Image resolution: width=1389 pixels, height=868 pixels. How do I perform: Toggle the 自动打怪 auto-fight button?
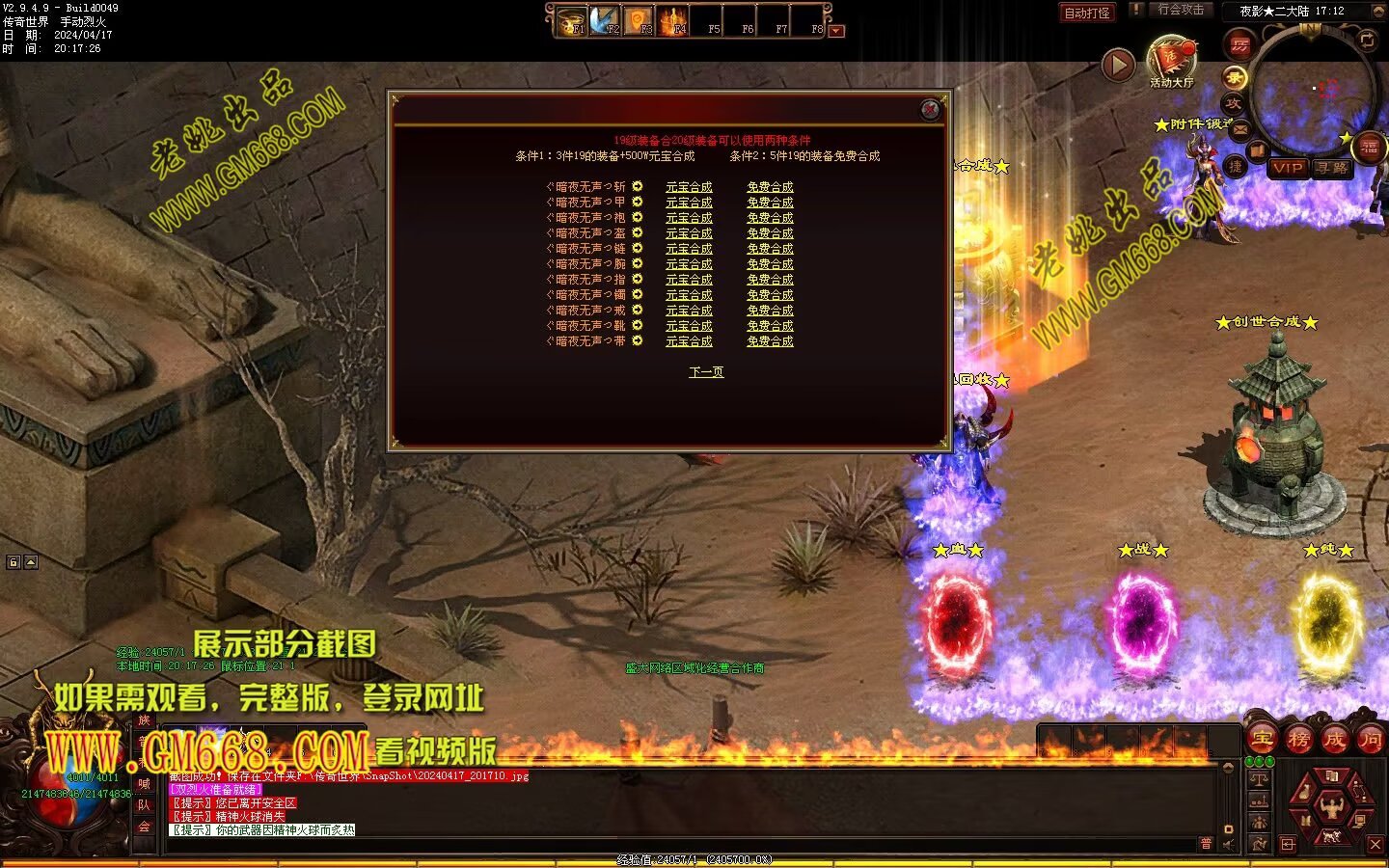[x=1087, y=13]
